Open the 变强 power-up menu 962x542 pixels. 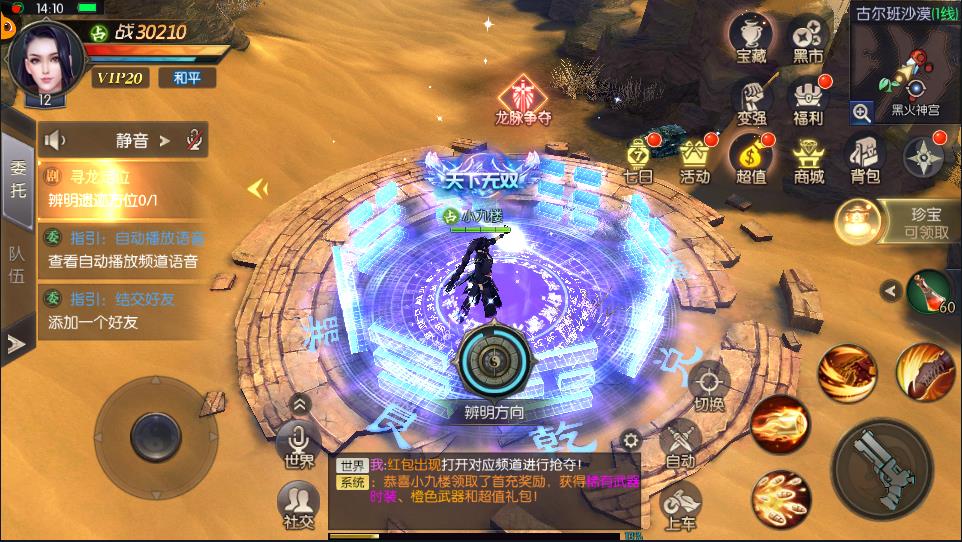point(751,102)
